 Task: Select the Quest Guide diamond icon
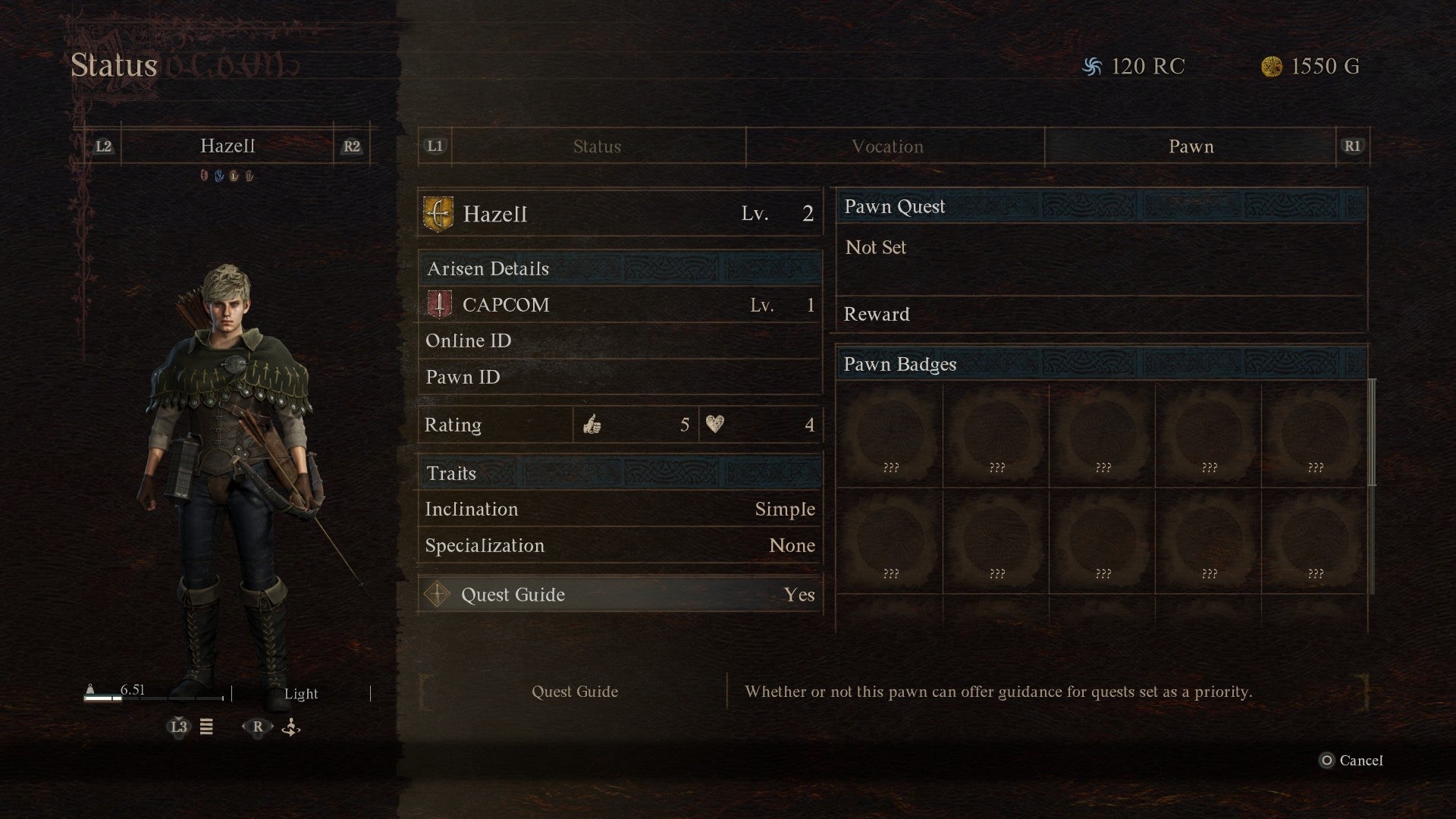pos(437,595)
